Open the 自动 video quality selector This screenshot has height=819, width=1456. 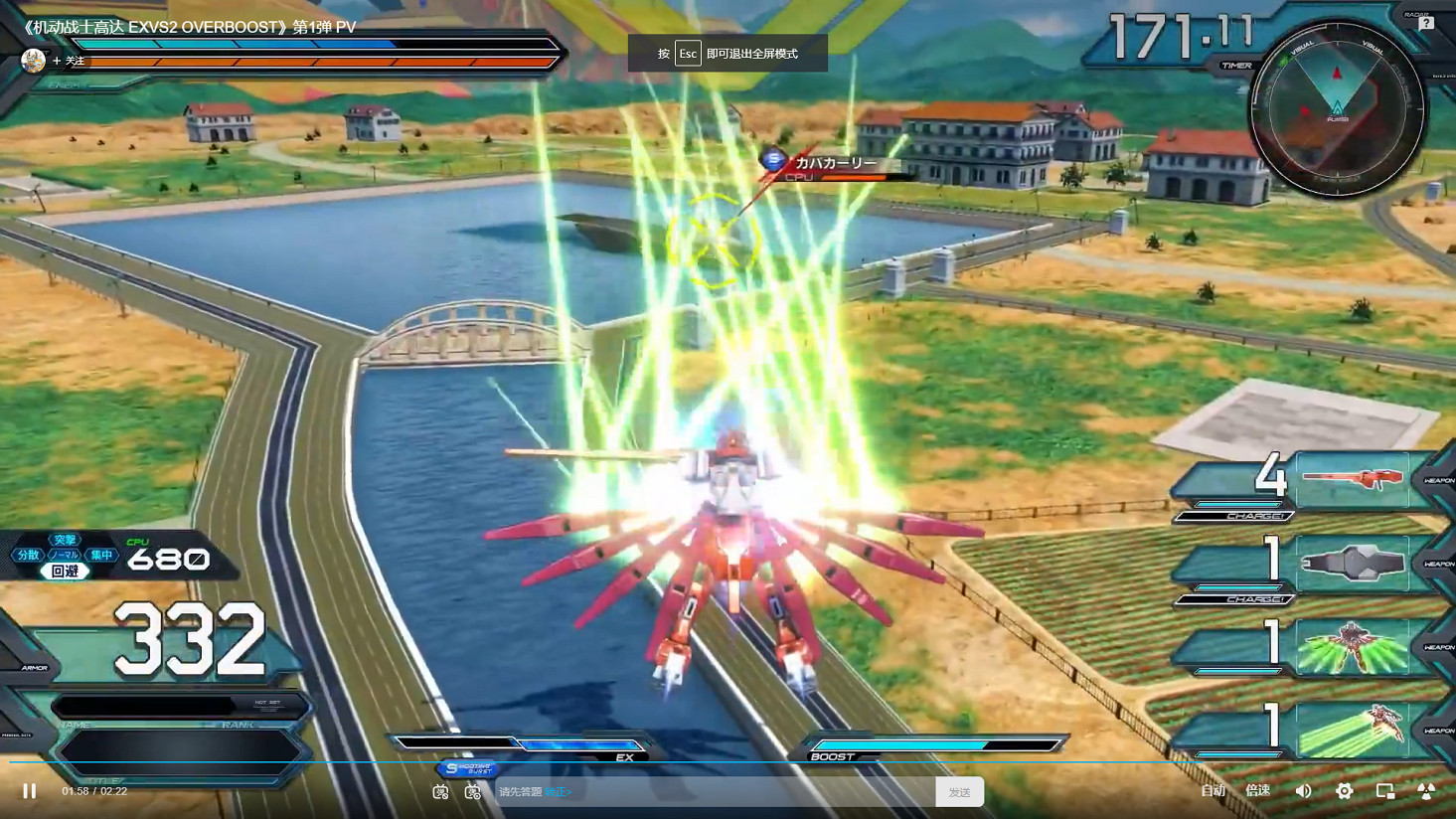(x=1213, y=790)
